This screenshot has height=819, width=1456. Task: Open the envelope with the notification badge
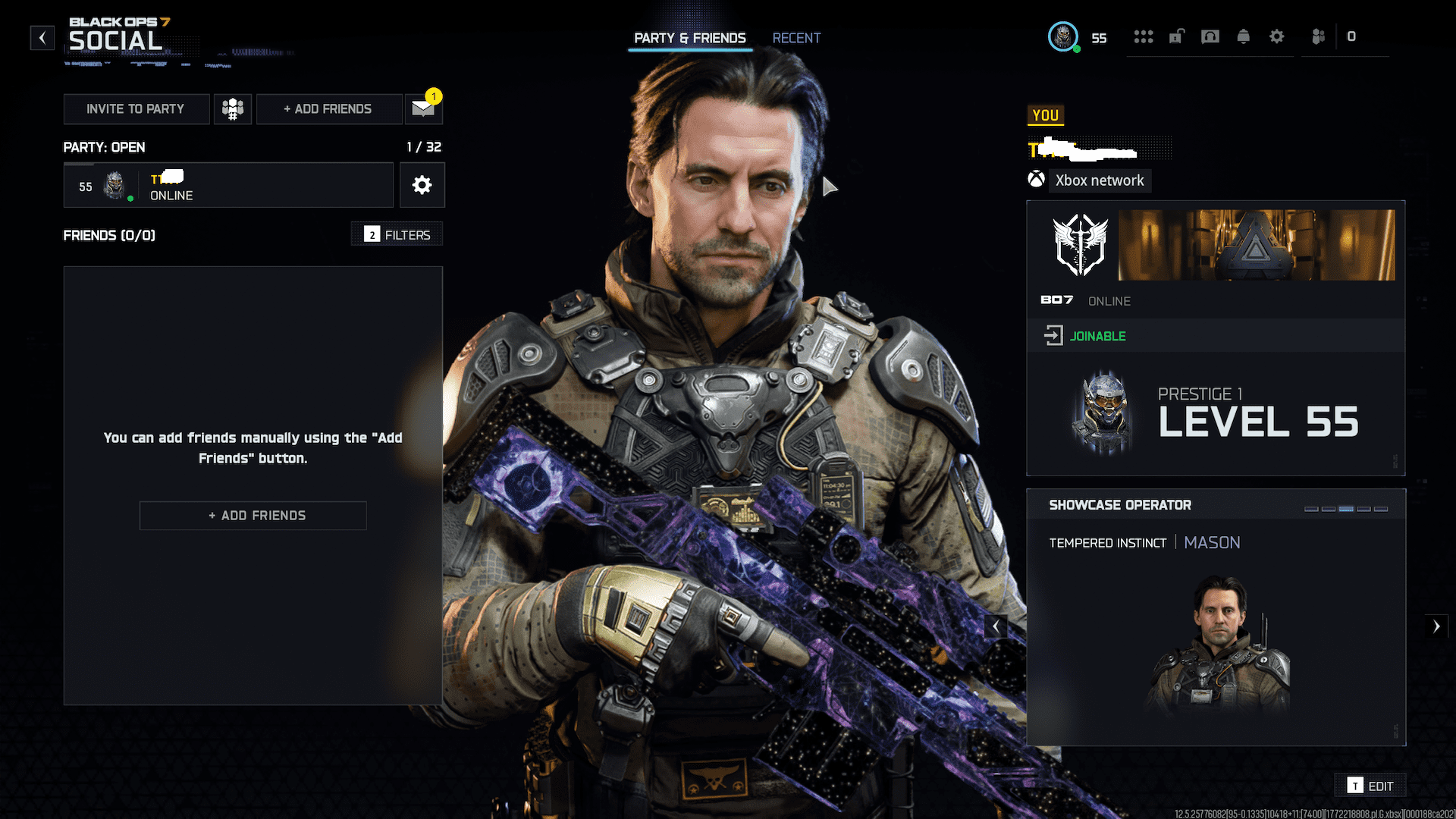point(422,109)
